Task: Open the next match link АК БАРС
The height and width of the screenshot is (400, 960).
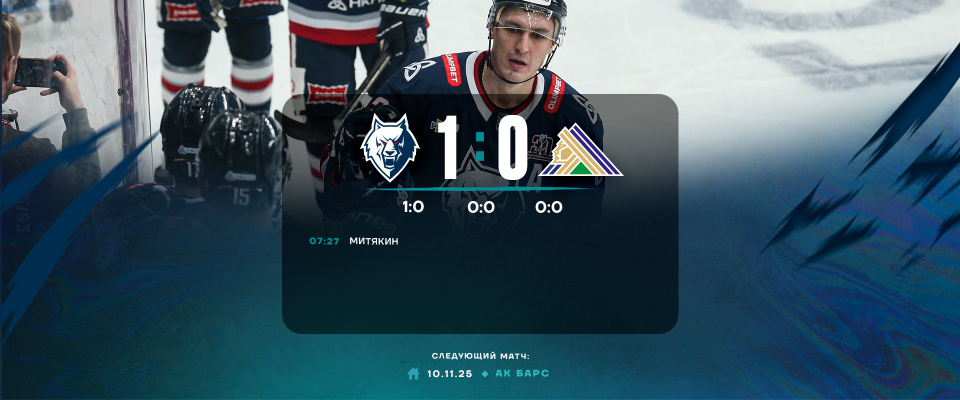Action: click(522, 373)
